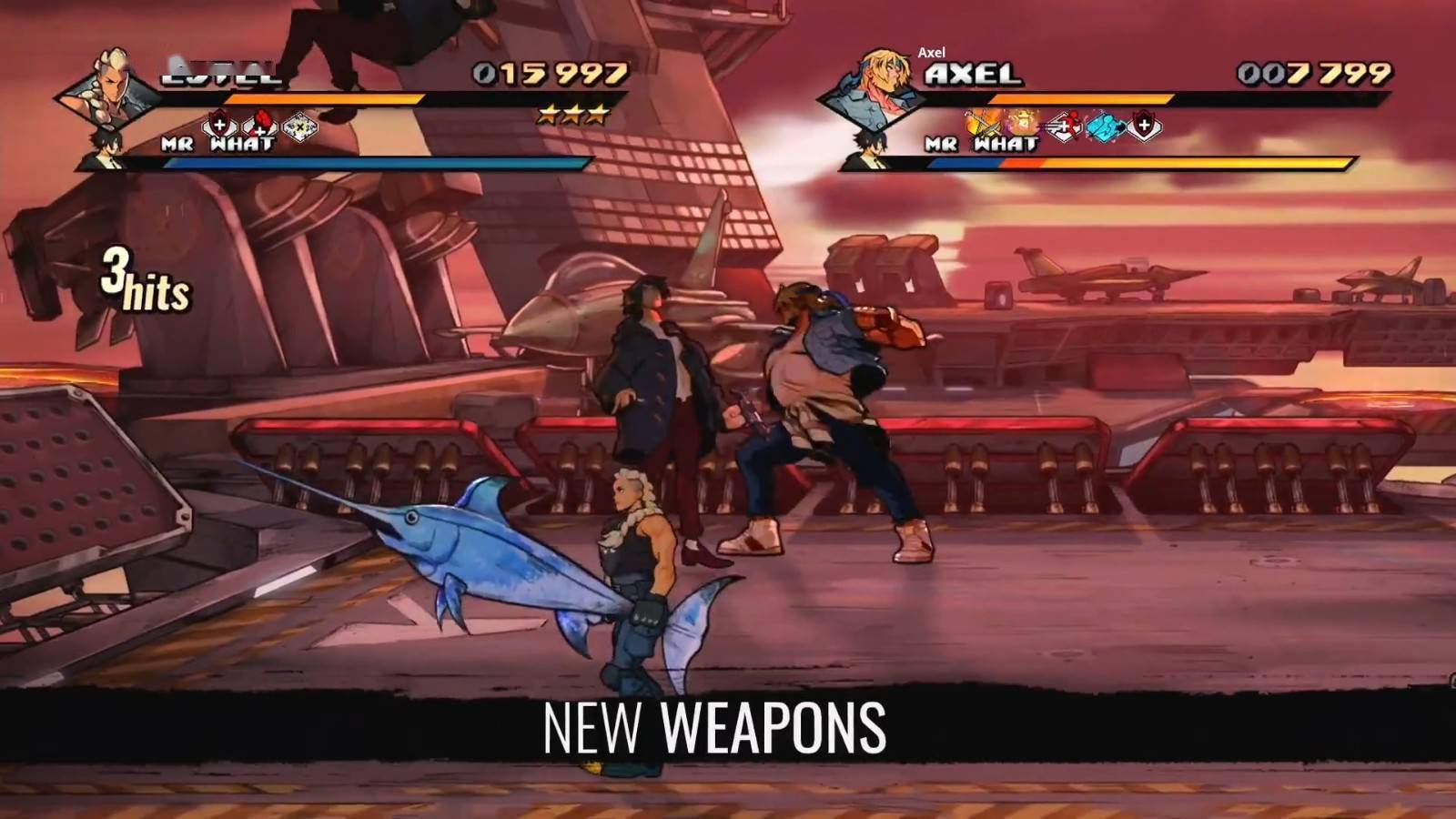Image resolution: width=1456 pixels, height=819 pixels.
Task: Select the blue glowing figure perk icon
Action: coord(1105,126)
